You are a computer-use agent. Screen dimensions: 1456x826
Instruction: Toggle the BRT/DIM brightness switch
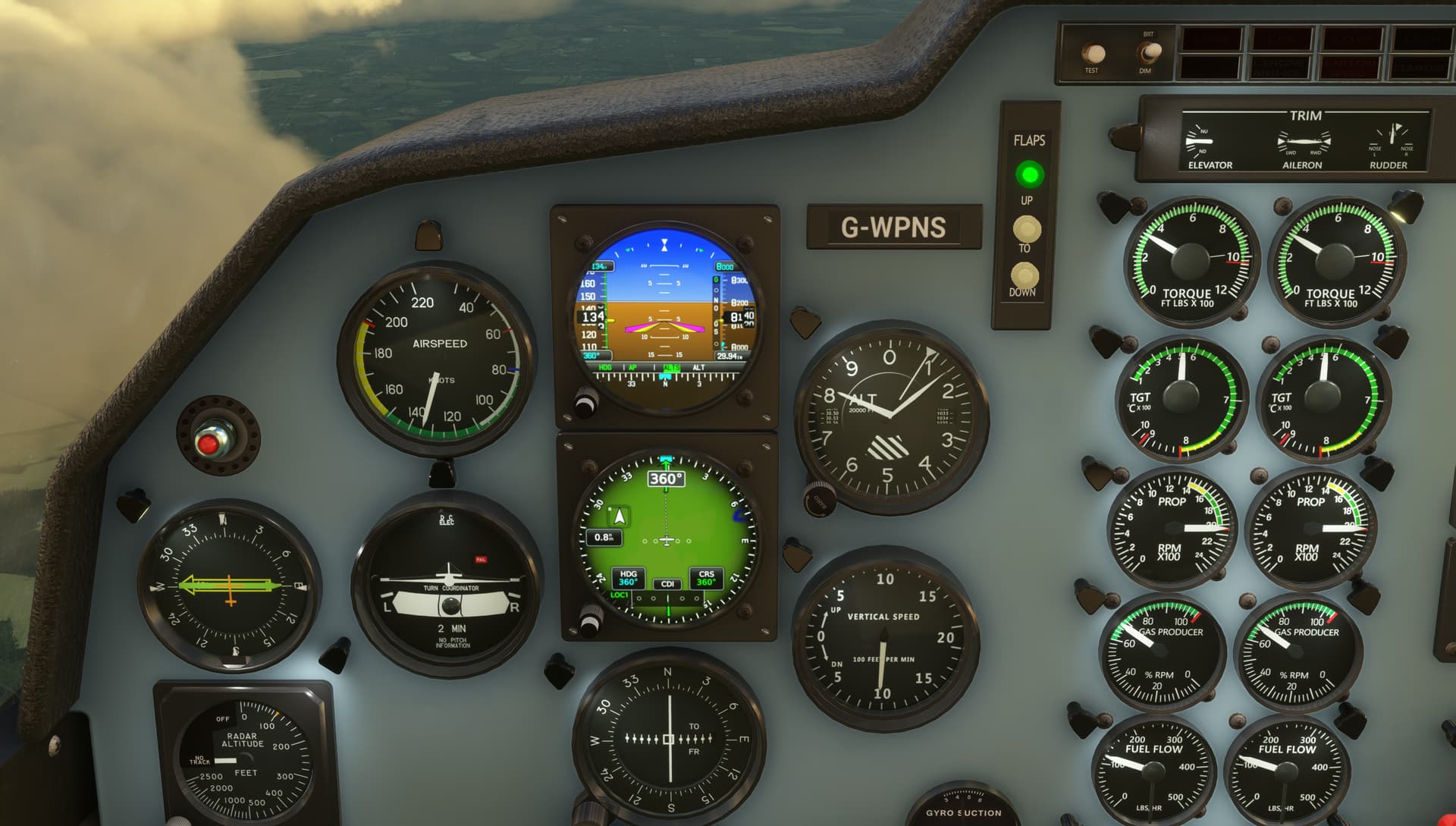pos(1149,52)
